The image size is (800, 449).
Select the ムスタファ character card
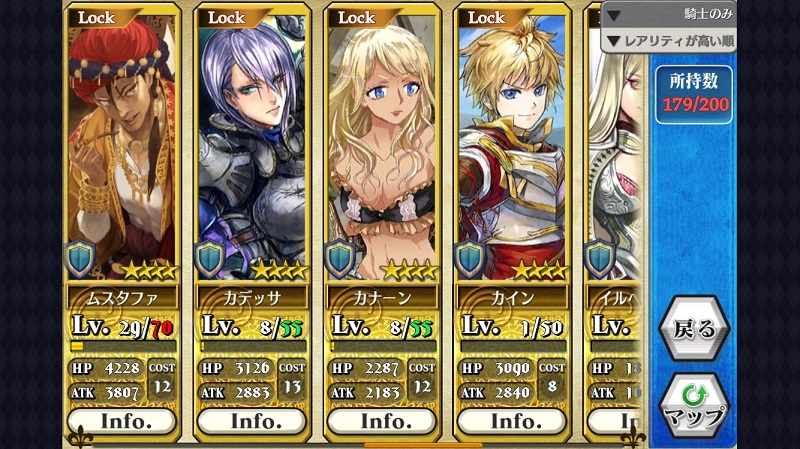[x=123, y=150]
